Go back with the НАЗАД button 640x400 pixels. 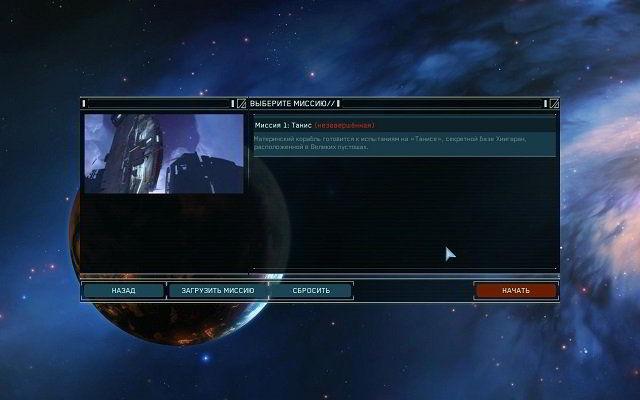coord(123,291)
